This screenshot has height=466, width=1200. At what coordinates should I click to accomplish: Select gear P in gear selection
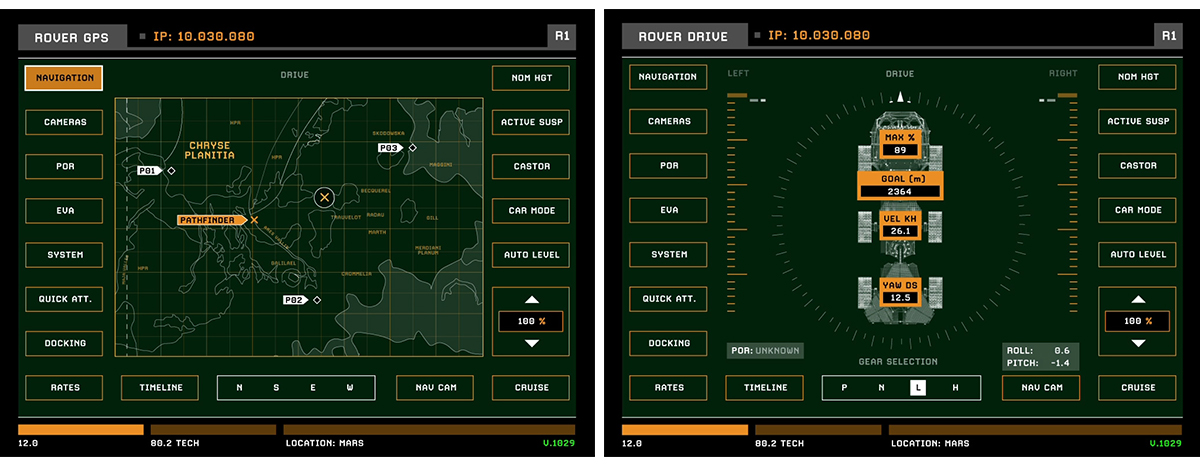[x=845, y=388]
